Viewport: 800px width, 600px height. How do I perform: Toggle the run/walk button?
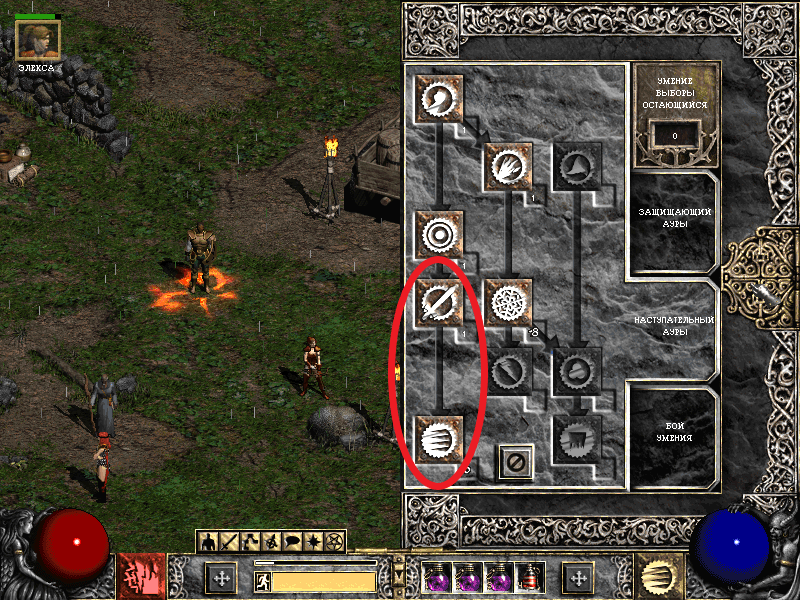click(264, 580)
